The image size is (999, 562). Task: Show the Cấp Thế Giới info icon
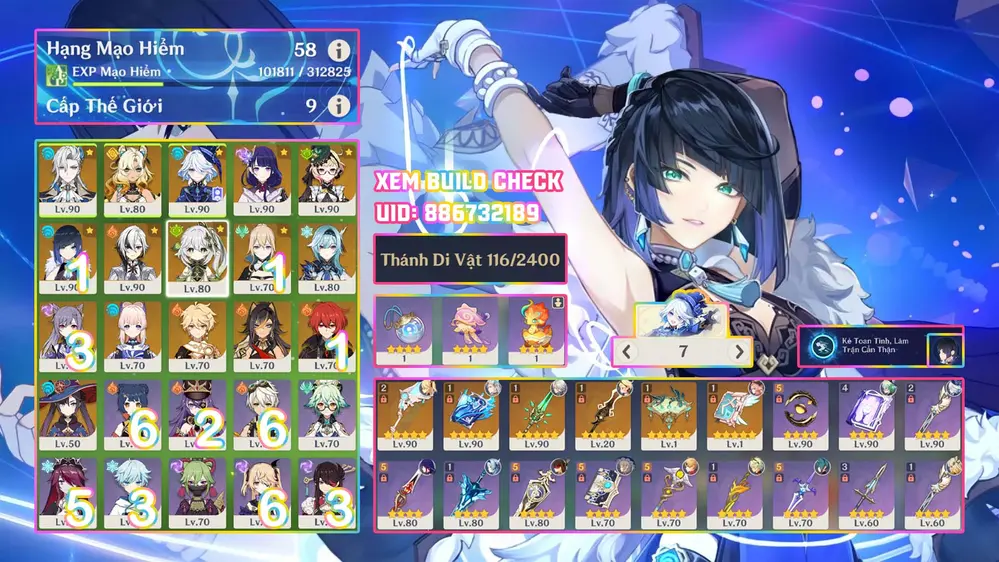(x=340, y=104)
